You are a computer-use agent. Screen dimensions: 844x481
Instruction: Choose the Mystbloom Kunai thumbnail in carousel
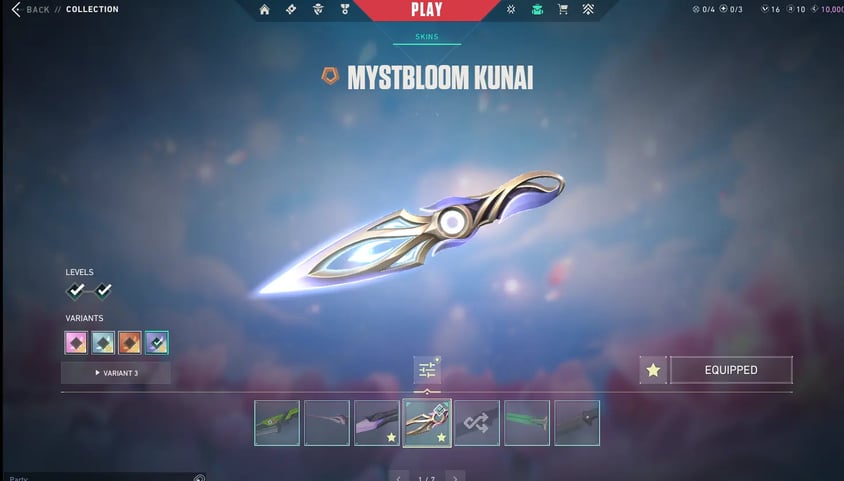[427, 422]
